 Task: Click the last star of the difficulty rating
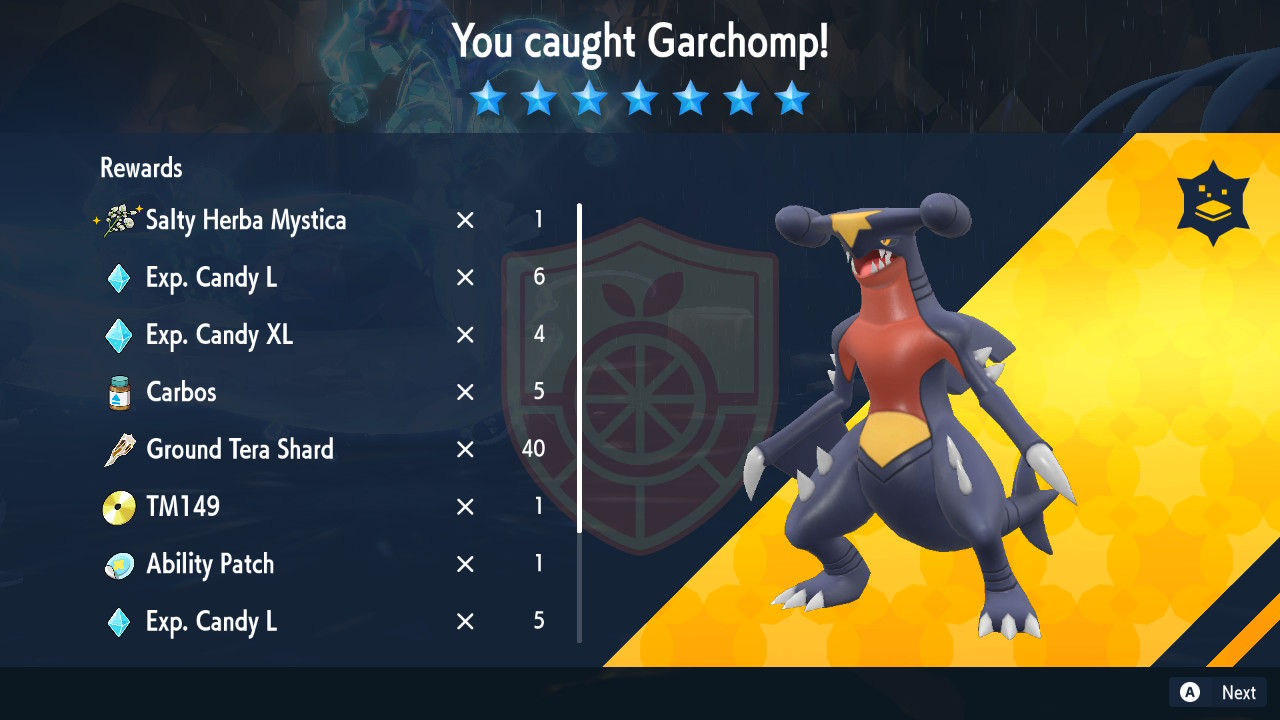click(x=792, y=98)
